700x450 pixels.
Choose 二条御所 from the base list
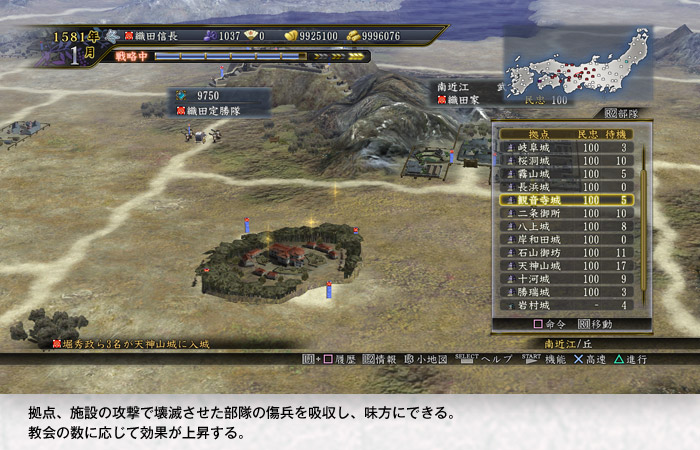pos(566,213)
